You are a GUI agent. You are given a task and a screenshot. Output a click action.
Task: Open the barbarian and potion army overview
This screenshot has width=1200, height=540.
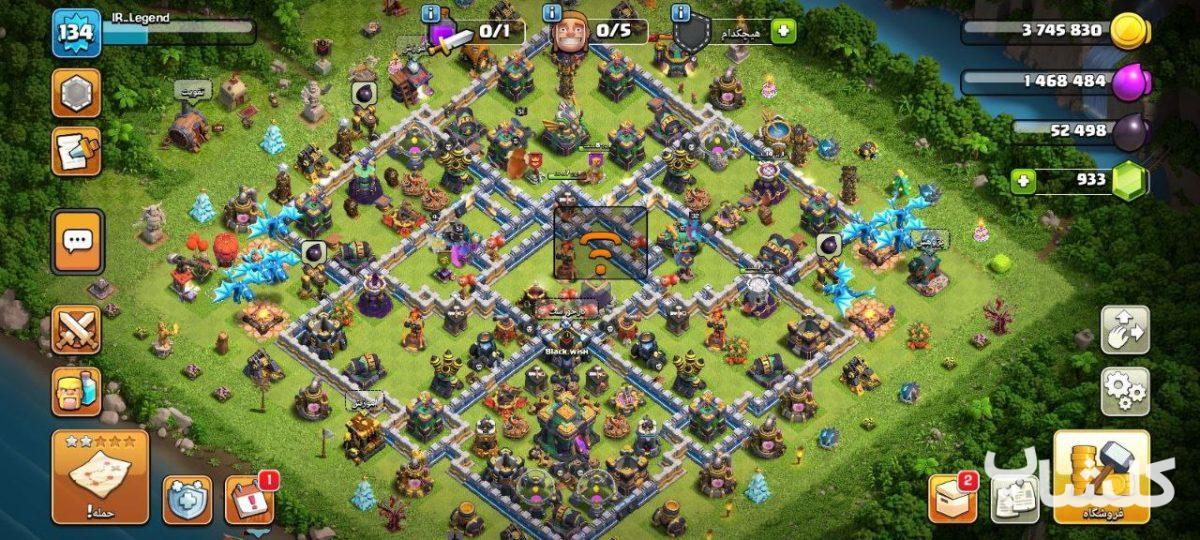(76, 391)
